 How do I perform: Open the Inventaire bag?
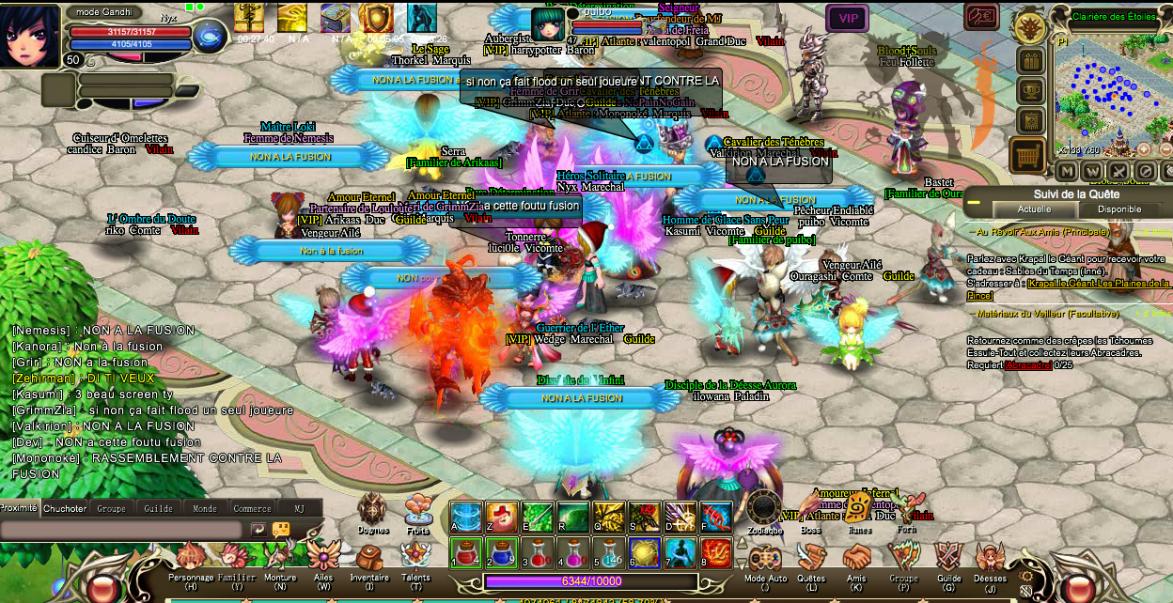click(x=369, y=560)
